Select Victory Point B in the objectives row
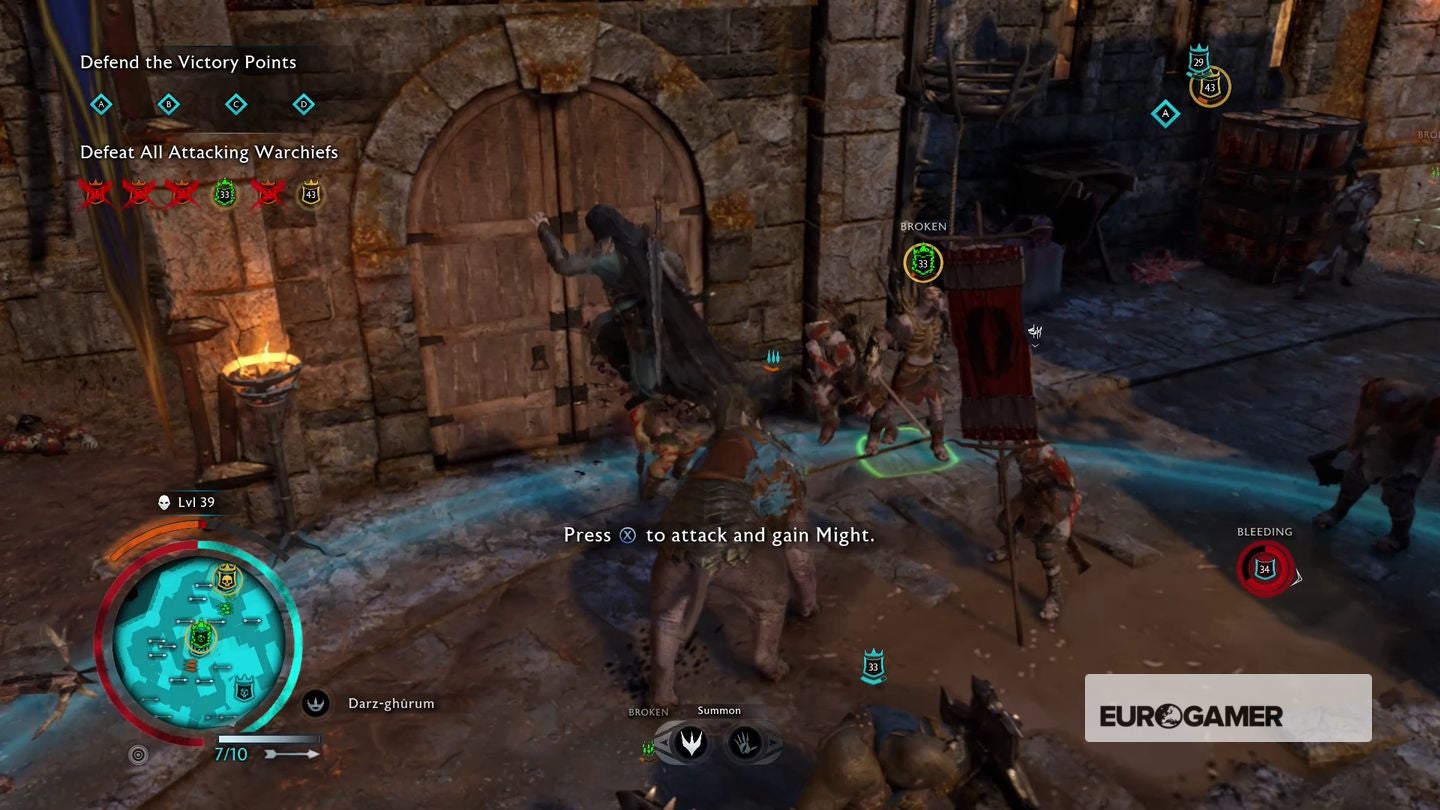This screenshot has height=810, width=1440. pos(168,104)
